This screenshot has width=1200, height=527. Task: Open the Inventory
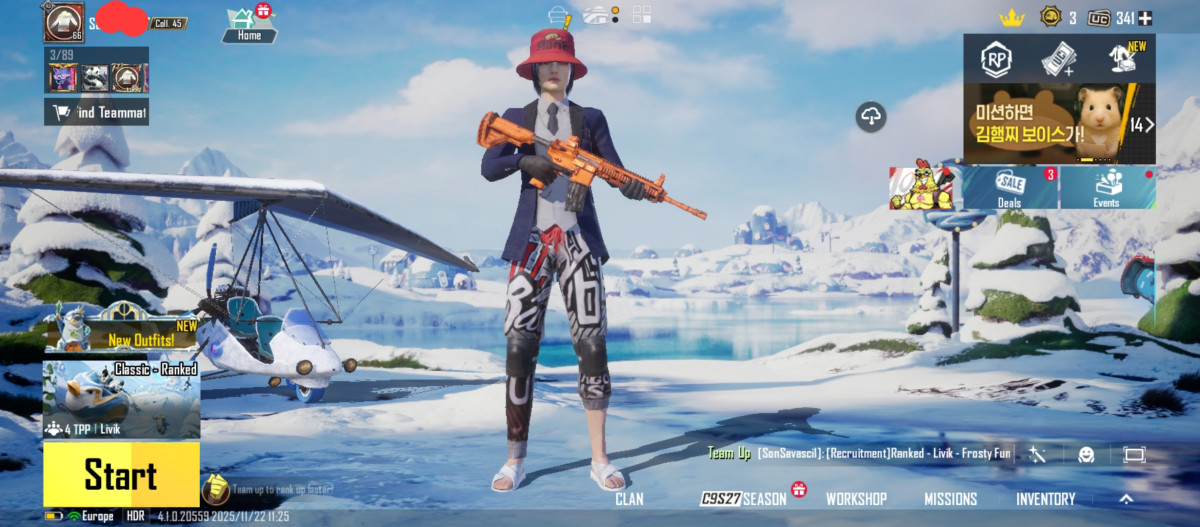point(1046,499)
